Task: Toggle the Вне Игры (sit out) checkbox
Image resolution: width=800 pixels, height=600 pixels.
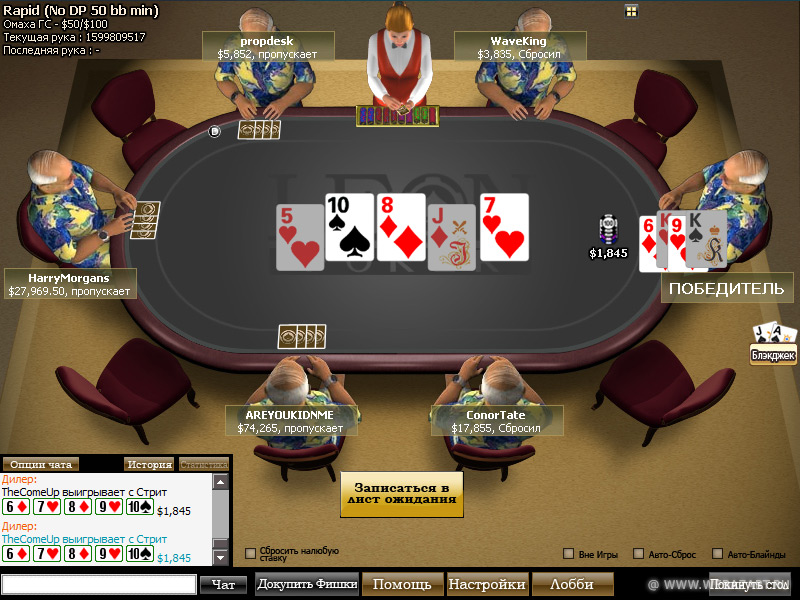Action: click(569, 554)
